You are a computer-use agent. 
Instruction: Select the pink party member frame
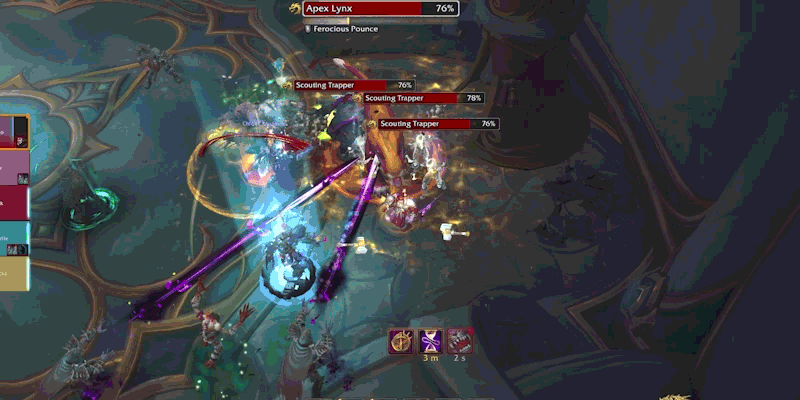coord(14,167)
